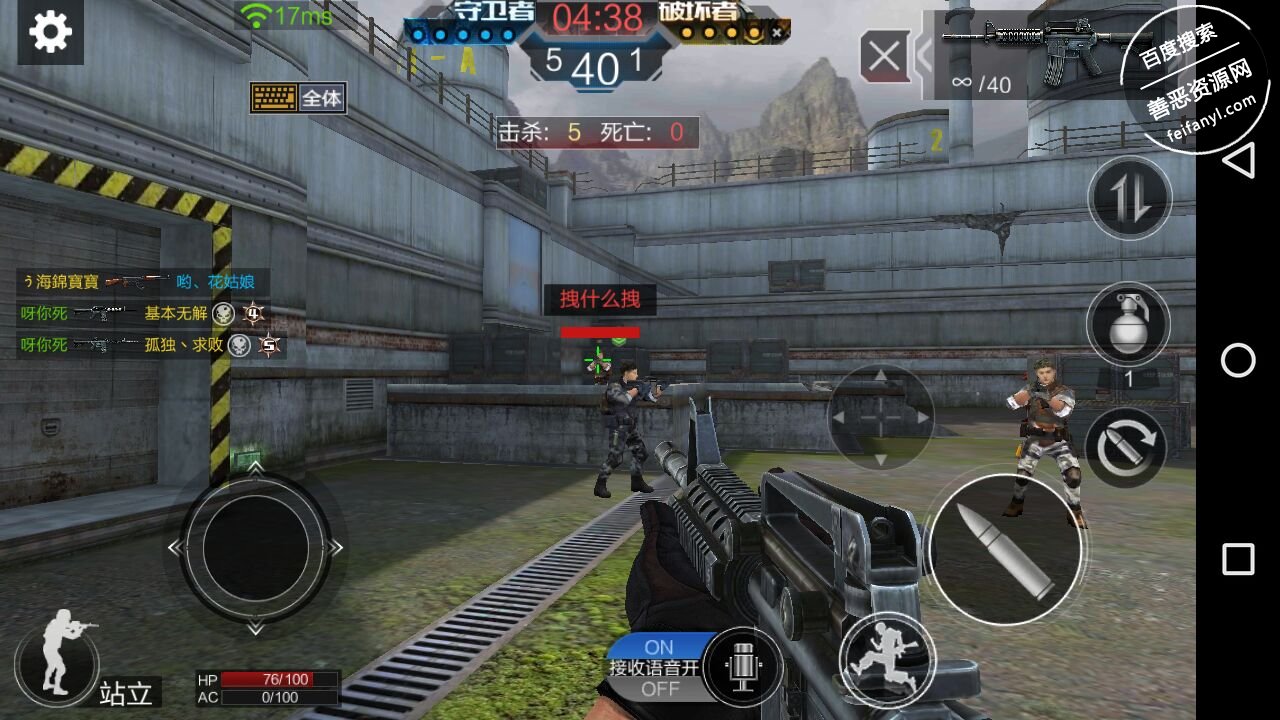Tap the aim direction pad
The width and height of the screenshot is (1280, 720).
pos(880,417)
